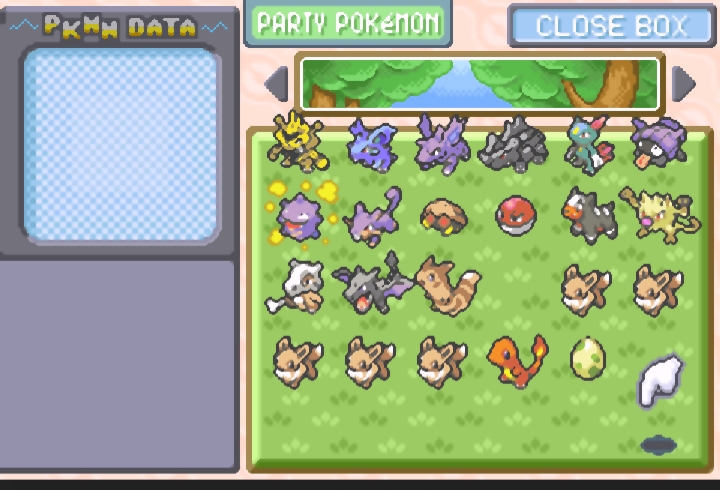Select the Electabuzz in the box
Image resolution: width=720 pixels, height=490 pixels.
click(297, 143)
